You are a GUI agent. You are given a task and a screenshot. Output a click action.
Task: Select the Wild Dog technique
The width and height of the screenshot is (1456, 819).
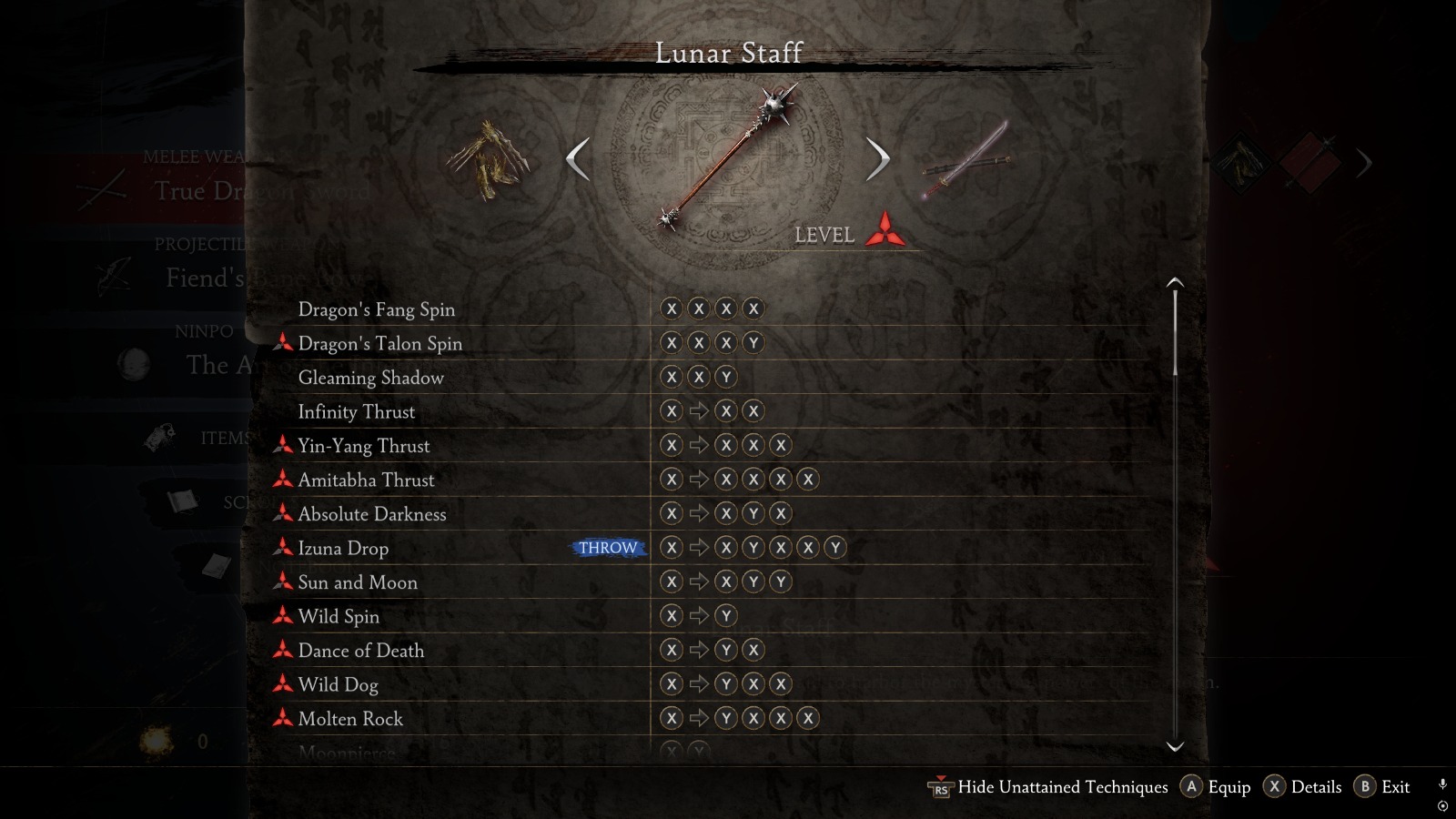(x=338, y=684)
